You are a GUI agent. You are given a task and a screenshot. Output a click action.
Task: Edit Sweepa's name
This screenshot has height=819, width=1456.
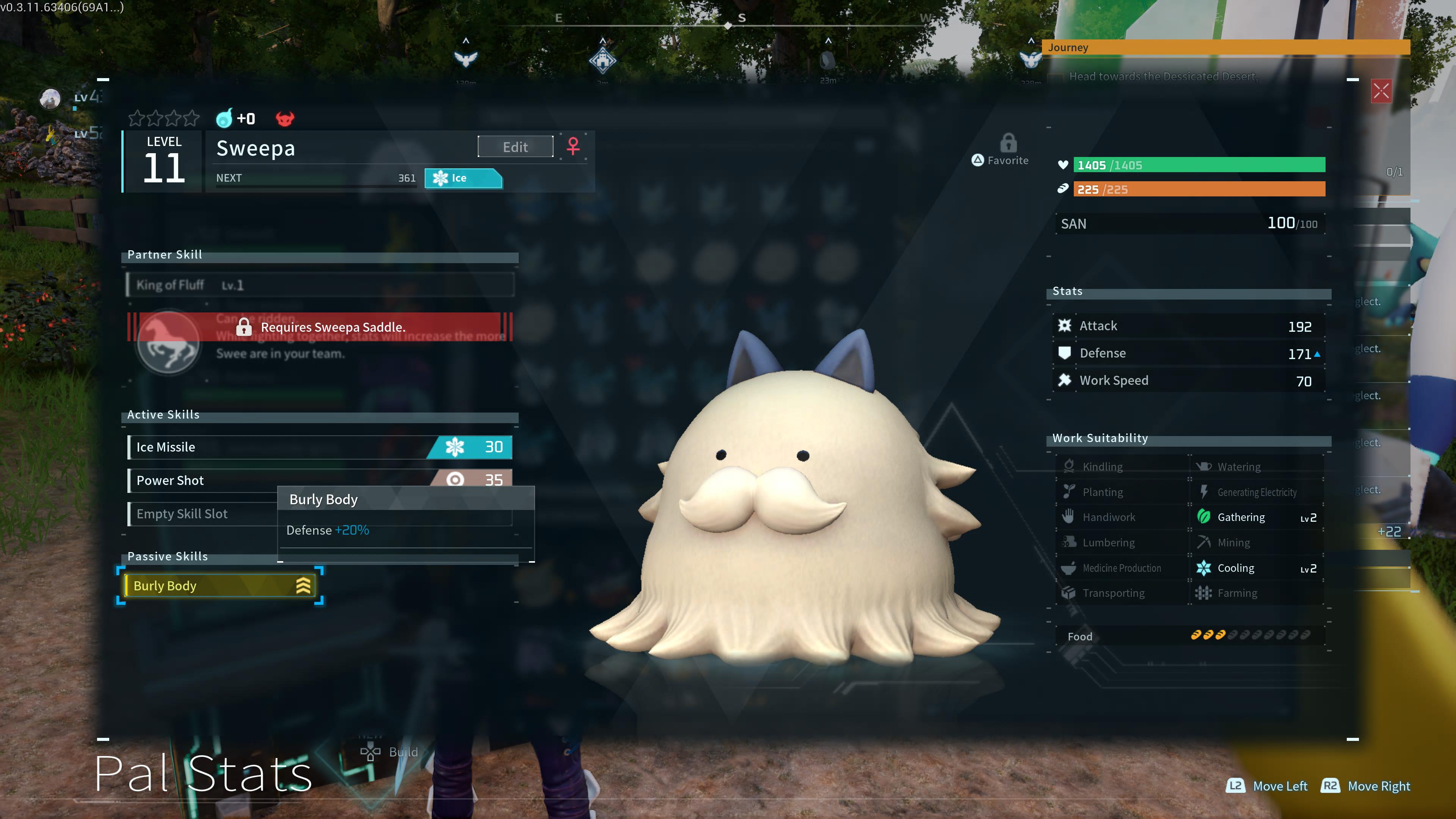pos(515,147)
